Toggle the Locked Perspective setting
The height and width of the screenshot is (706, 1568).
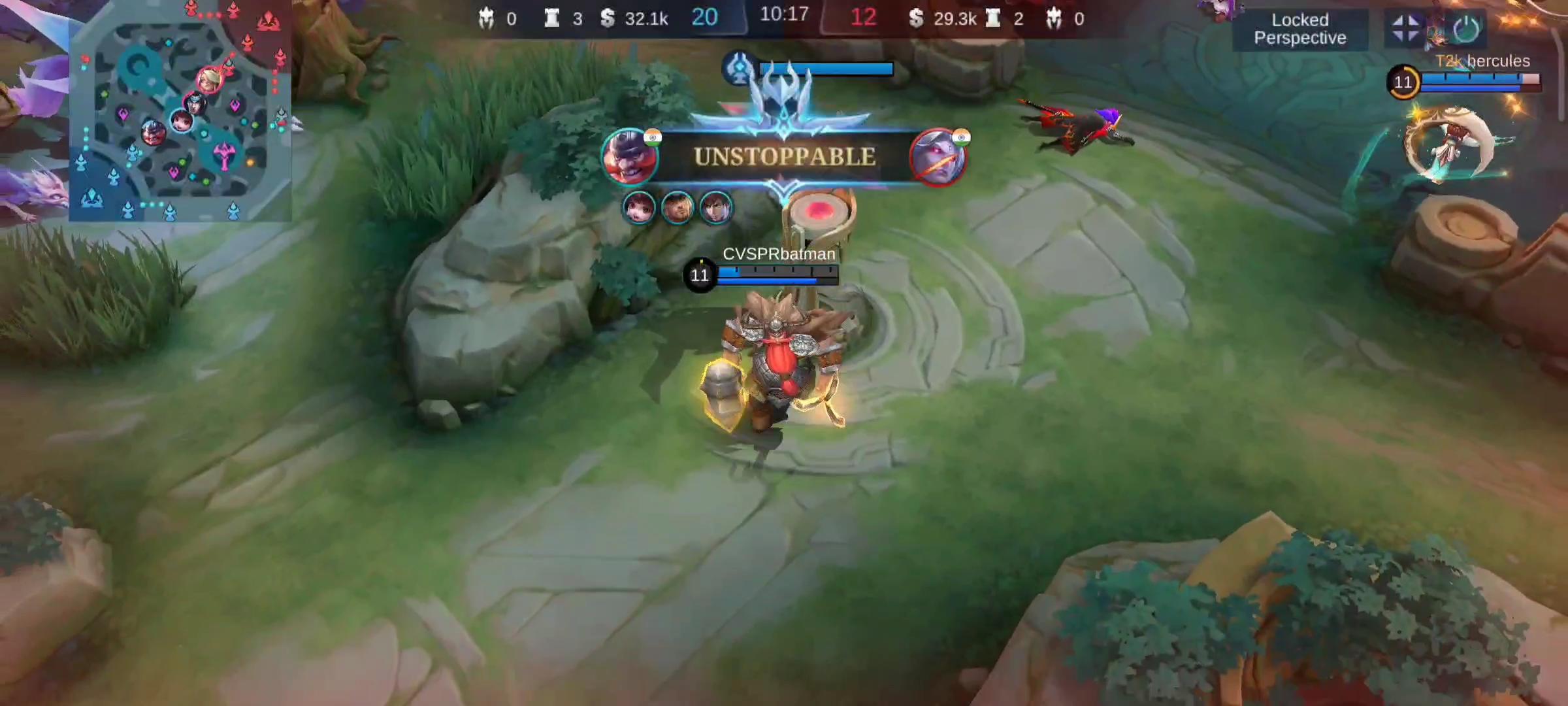click(1299, 29)
